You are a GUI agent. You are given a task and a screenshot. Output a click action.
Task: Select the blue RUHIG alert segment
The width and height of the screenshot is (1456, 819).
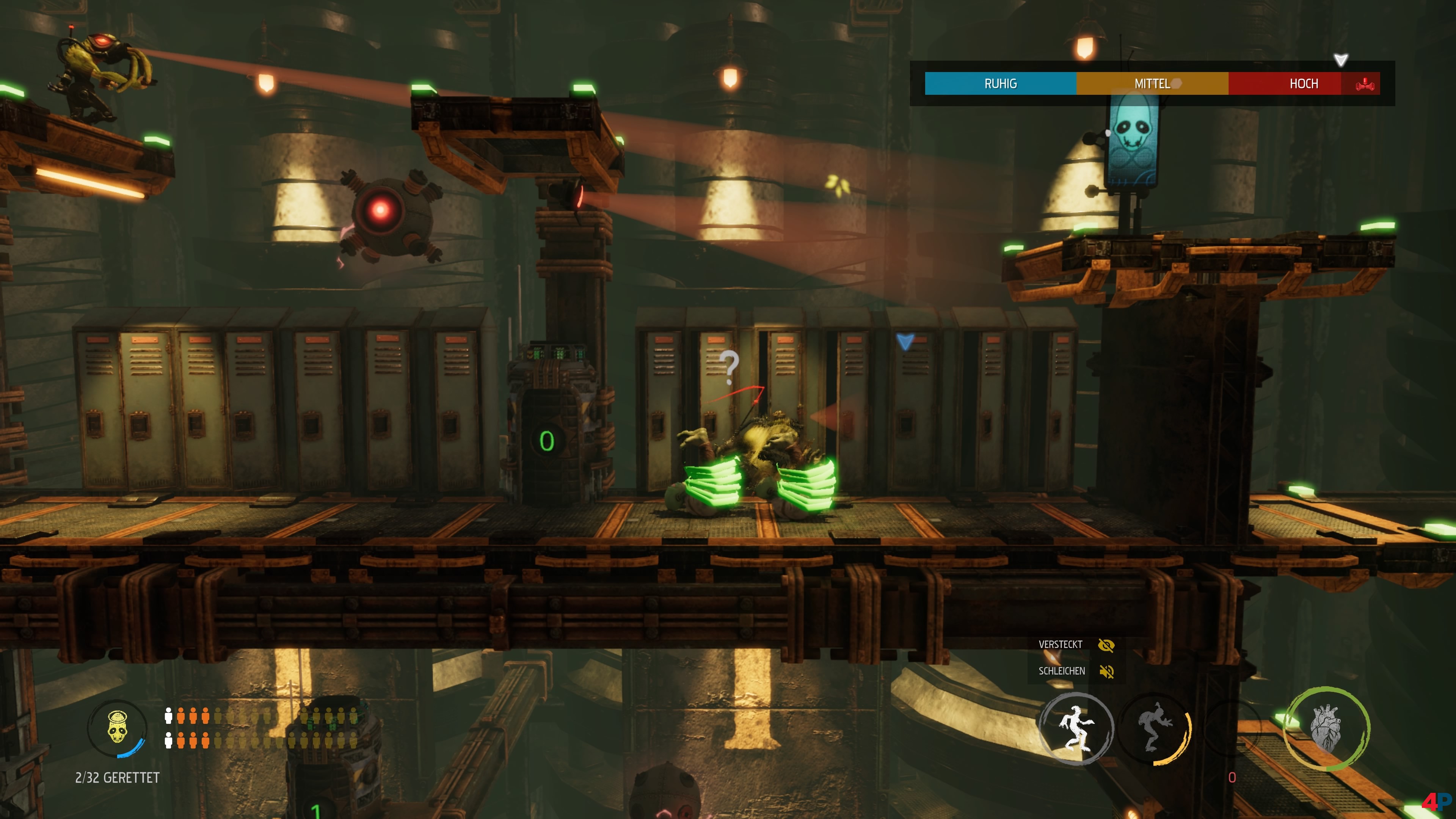(x=1001, y=84)
